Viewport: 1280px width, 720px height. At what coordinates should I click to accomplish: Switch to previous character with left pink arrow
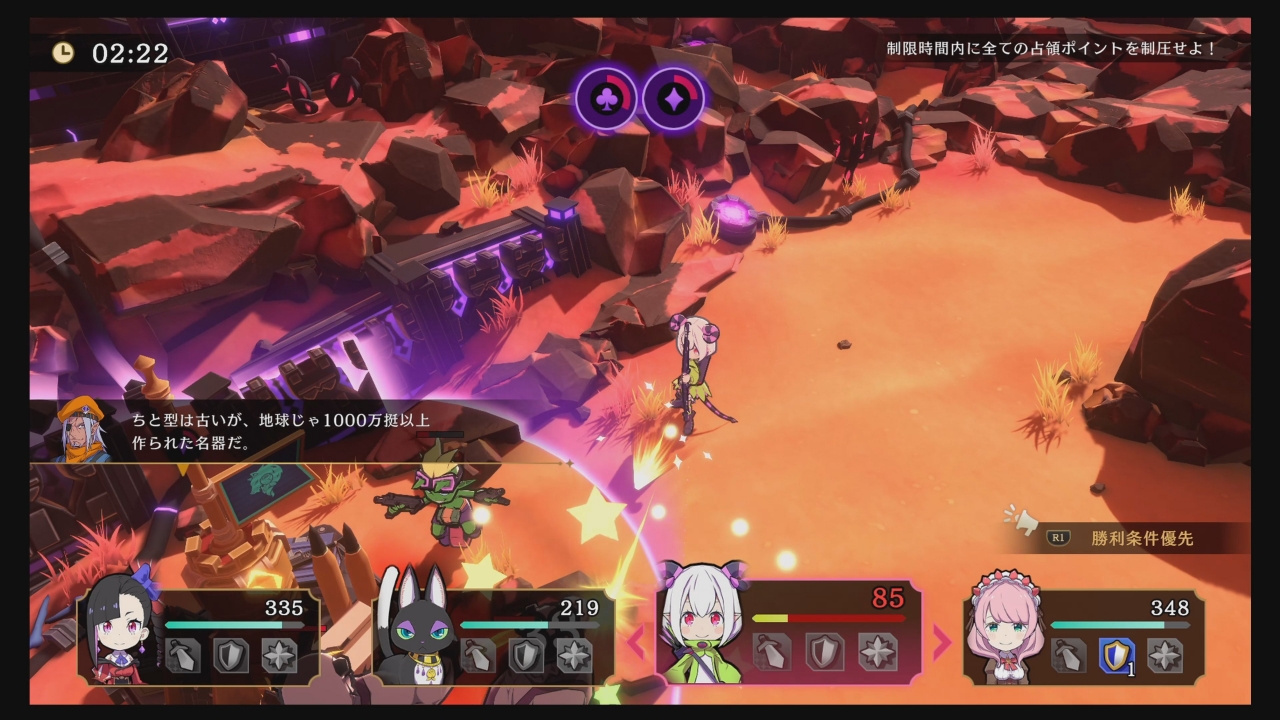point(636,642)
